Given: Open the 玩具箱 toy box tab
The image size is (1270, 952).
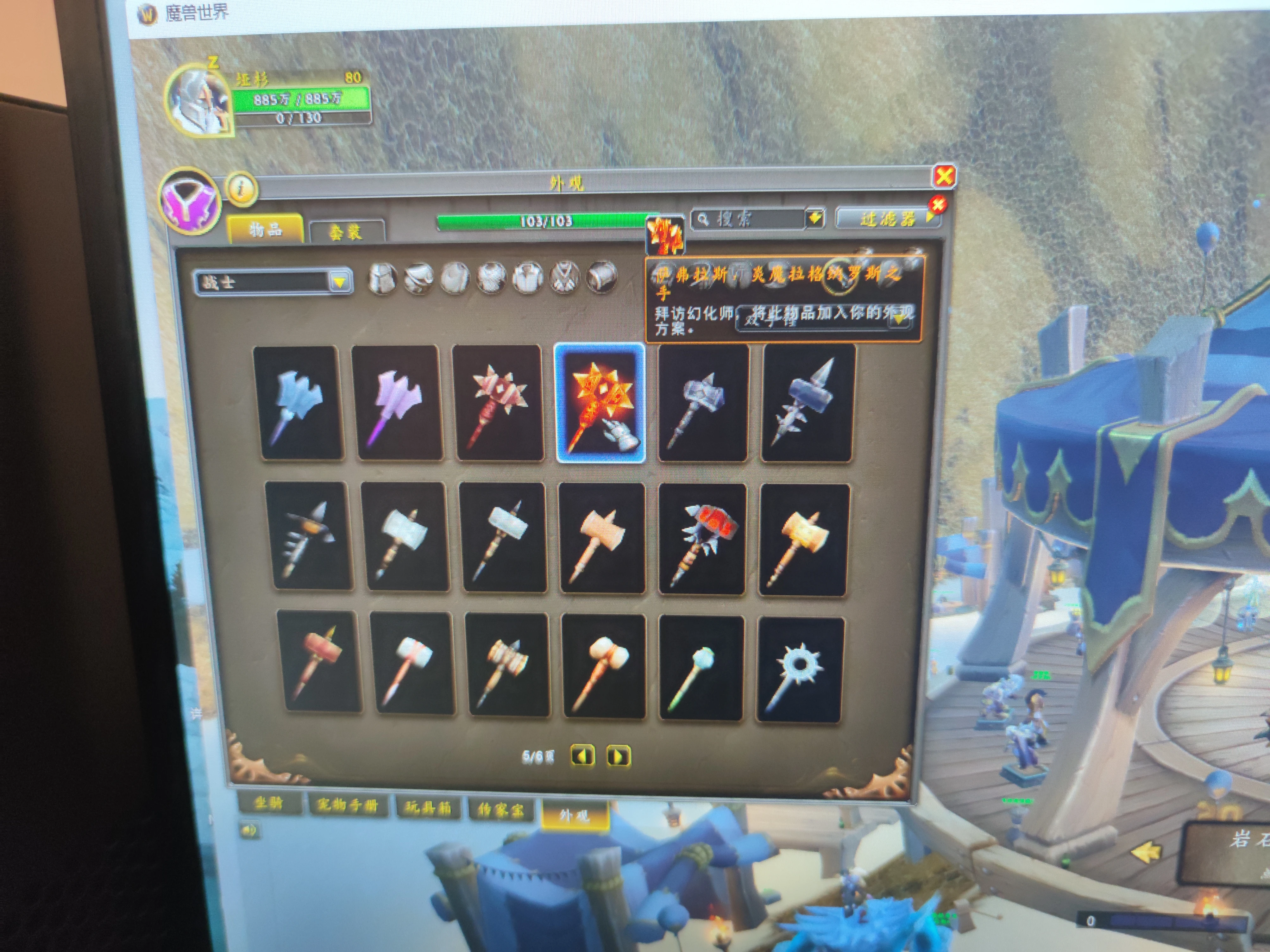Looking at the screenshot, I should click(428, 808).
